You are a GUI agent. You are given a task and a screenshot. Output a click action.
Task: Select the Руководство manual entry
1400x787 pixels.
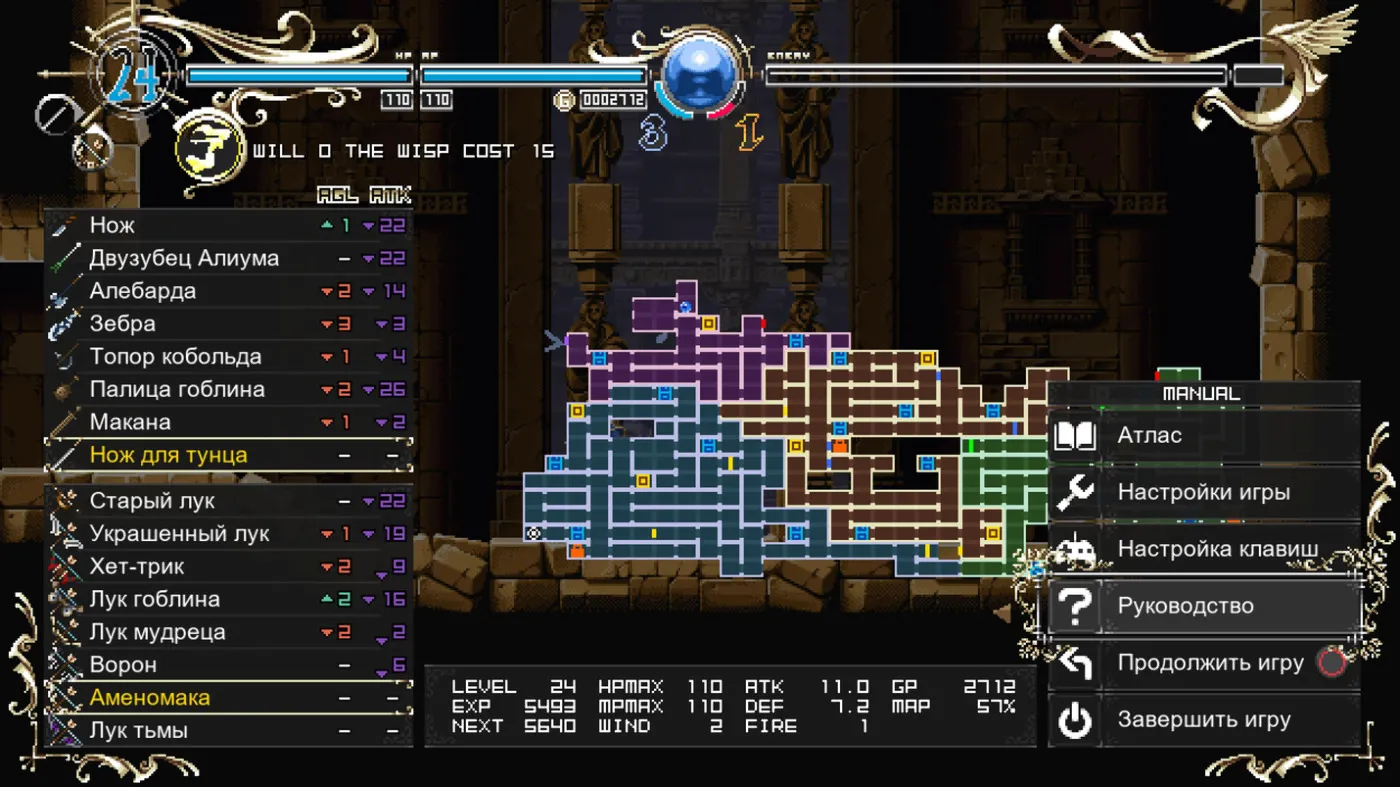[x=1204, y=606]
